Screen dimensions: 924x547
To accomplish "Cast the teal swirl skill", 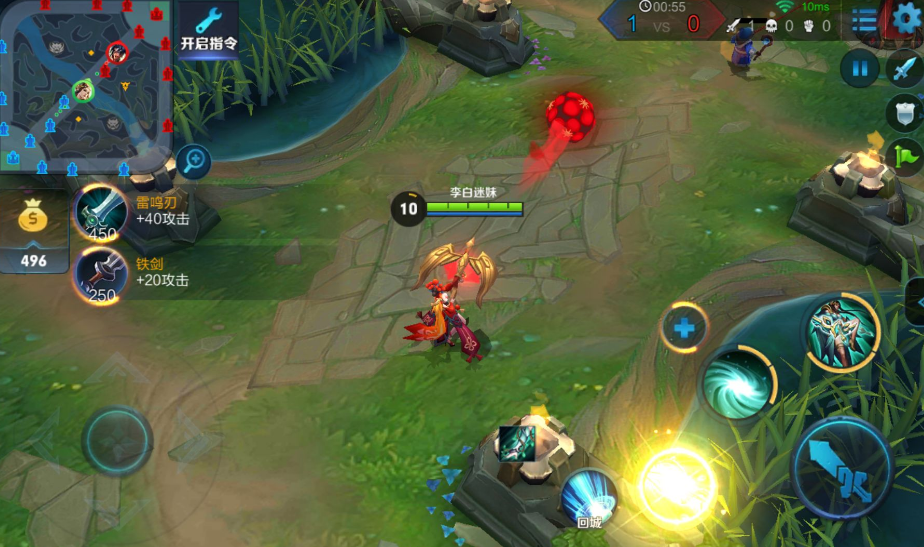I will (x=737, y=382).
